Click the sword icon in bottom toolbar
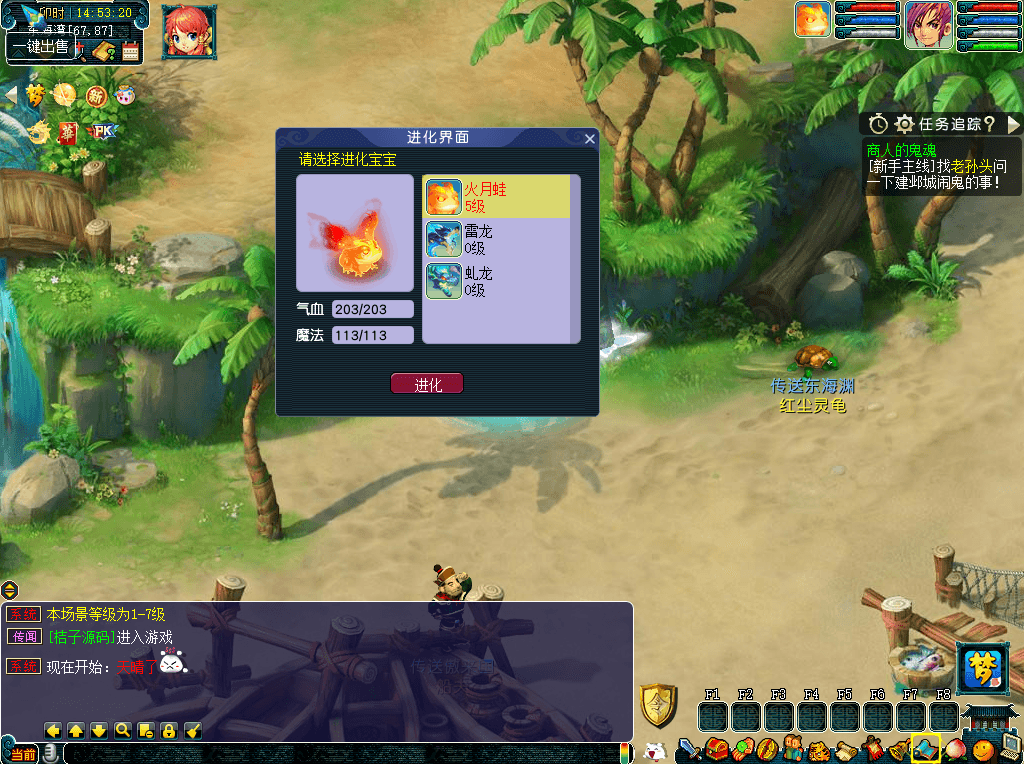Image resolution: width=1024 pixels, height=764 pixels. (x=689, y=748)
